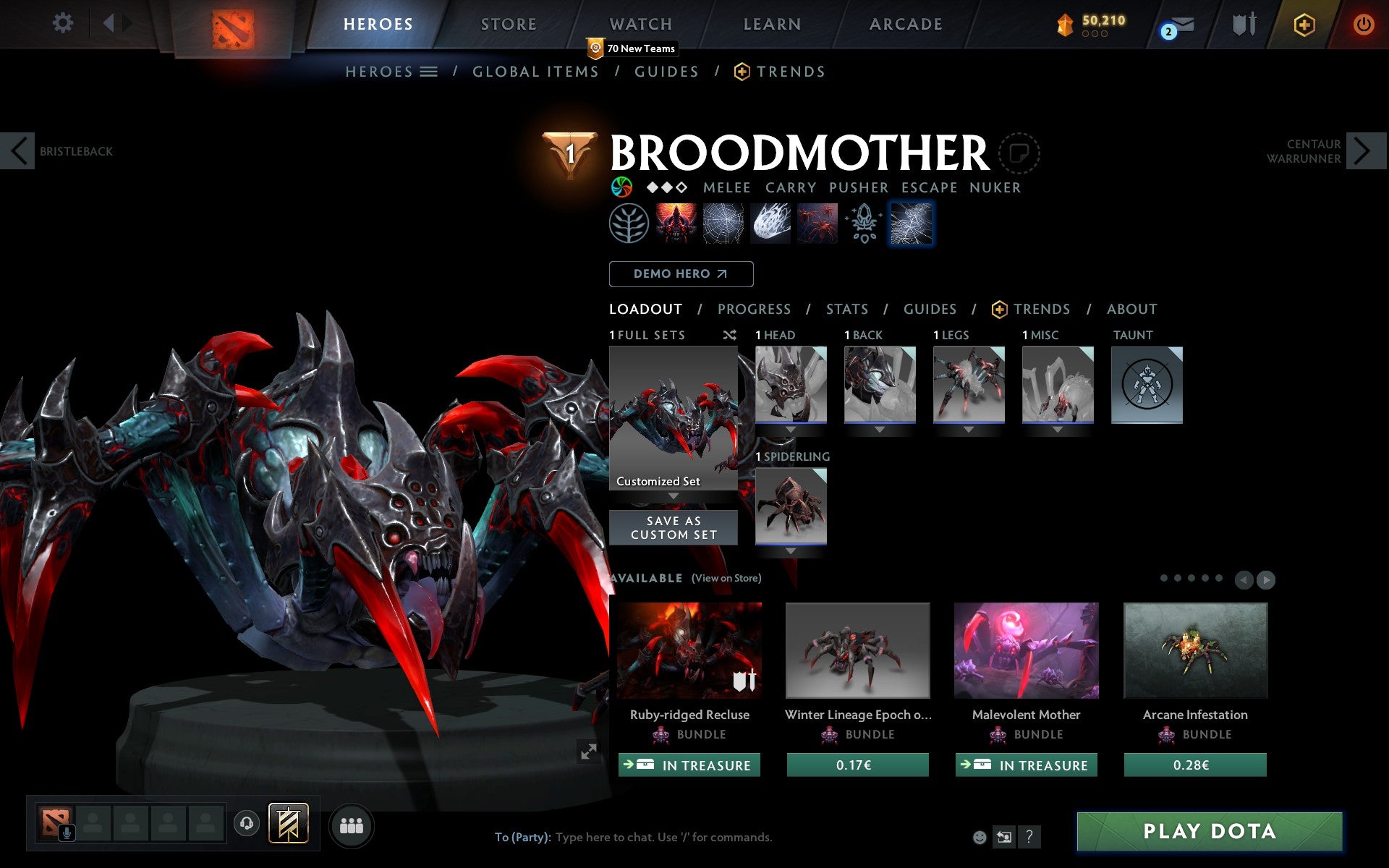
Task: Expand the HEAD item slot dropdown
Action: (790, 428)
